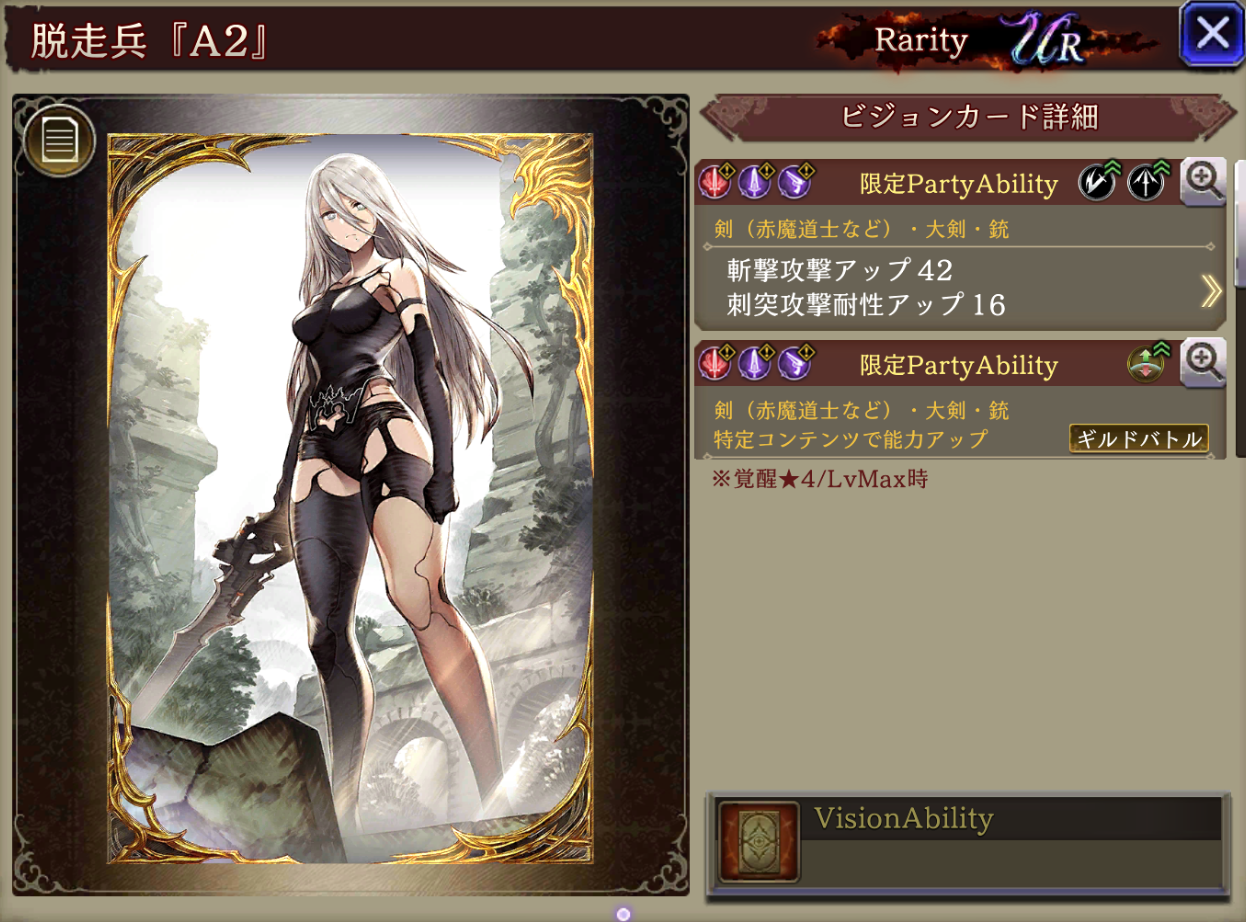
Task: Close the vision card detail window
Action: click(x=1212, y=33)
